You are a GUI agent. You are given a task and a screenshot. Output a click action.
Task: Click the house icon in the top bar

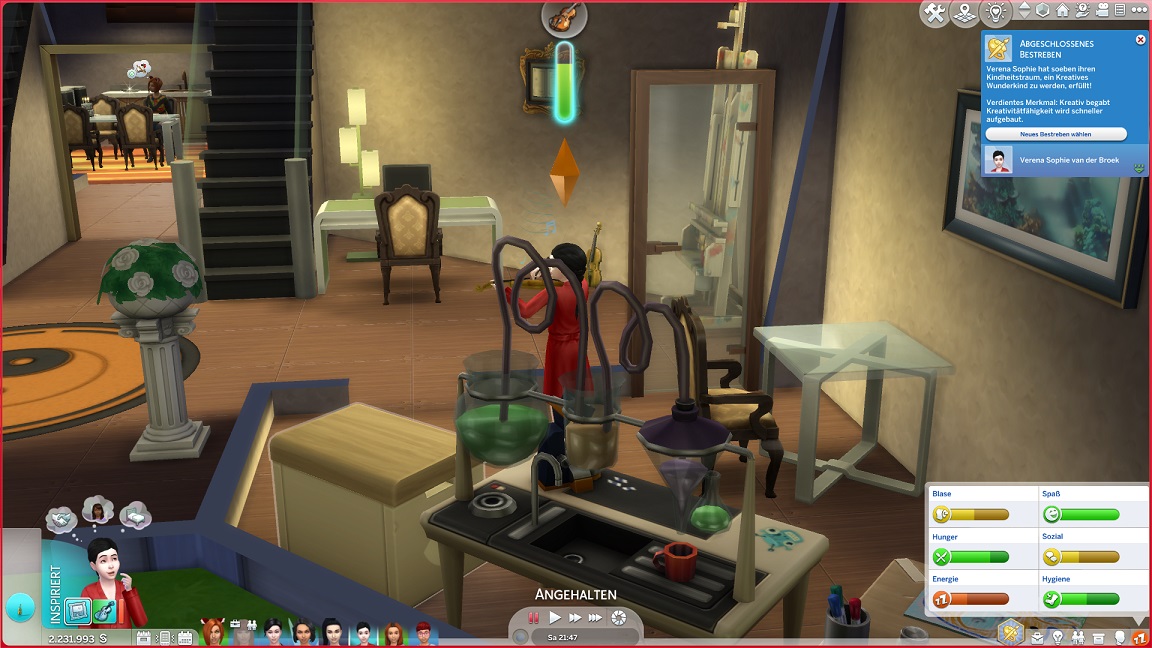pos(1062,11)
